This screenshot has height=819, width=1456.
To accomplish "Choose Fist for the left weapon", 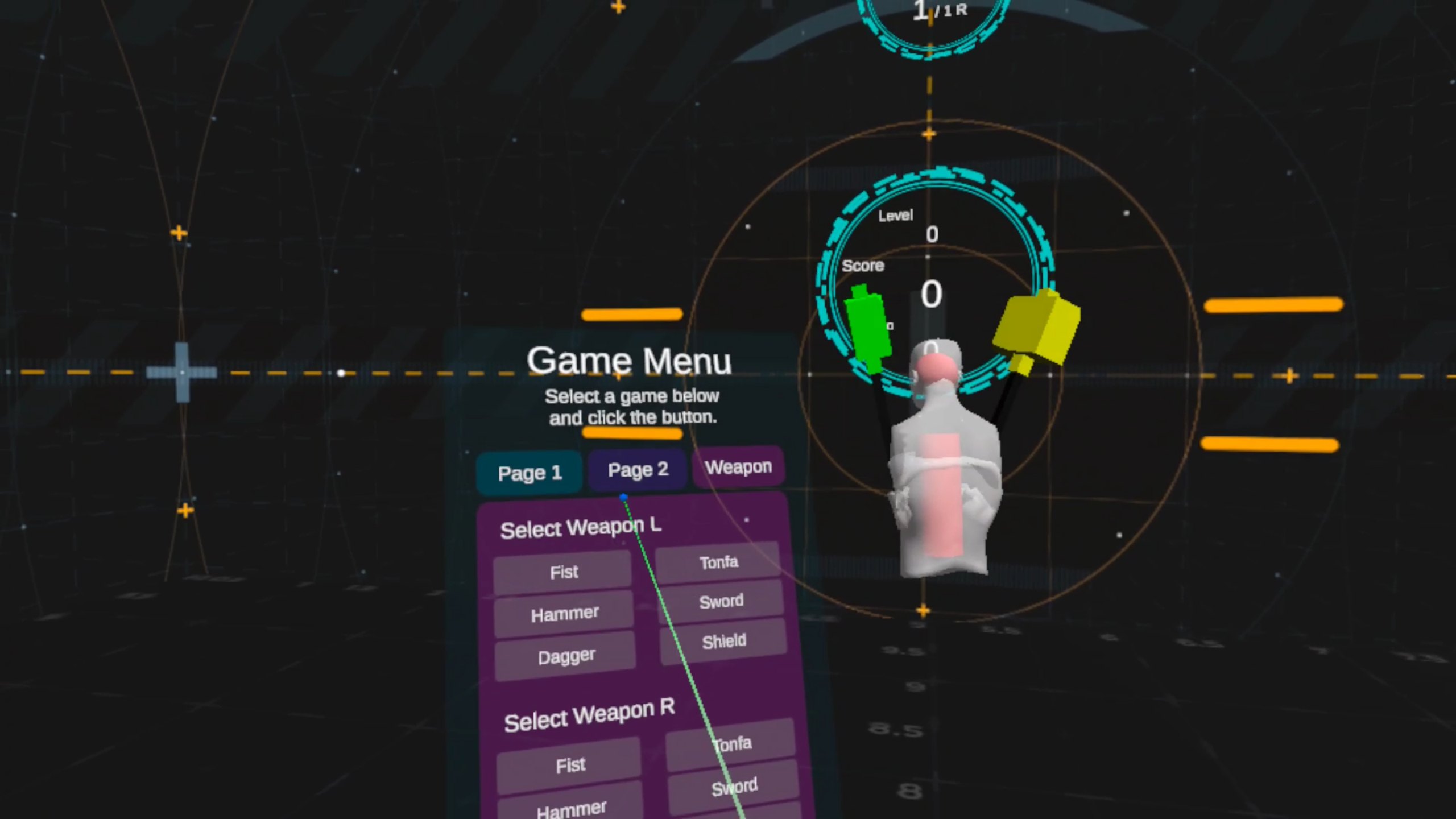I will (x=563, y=572).
